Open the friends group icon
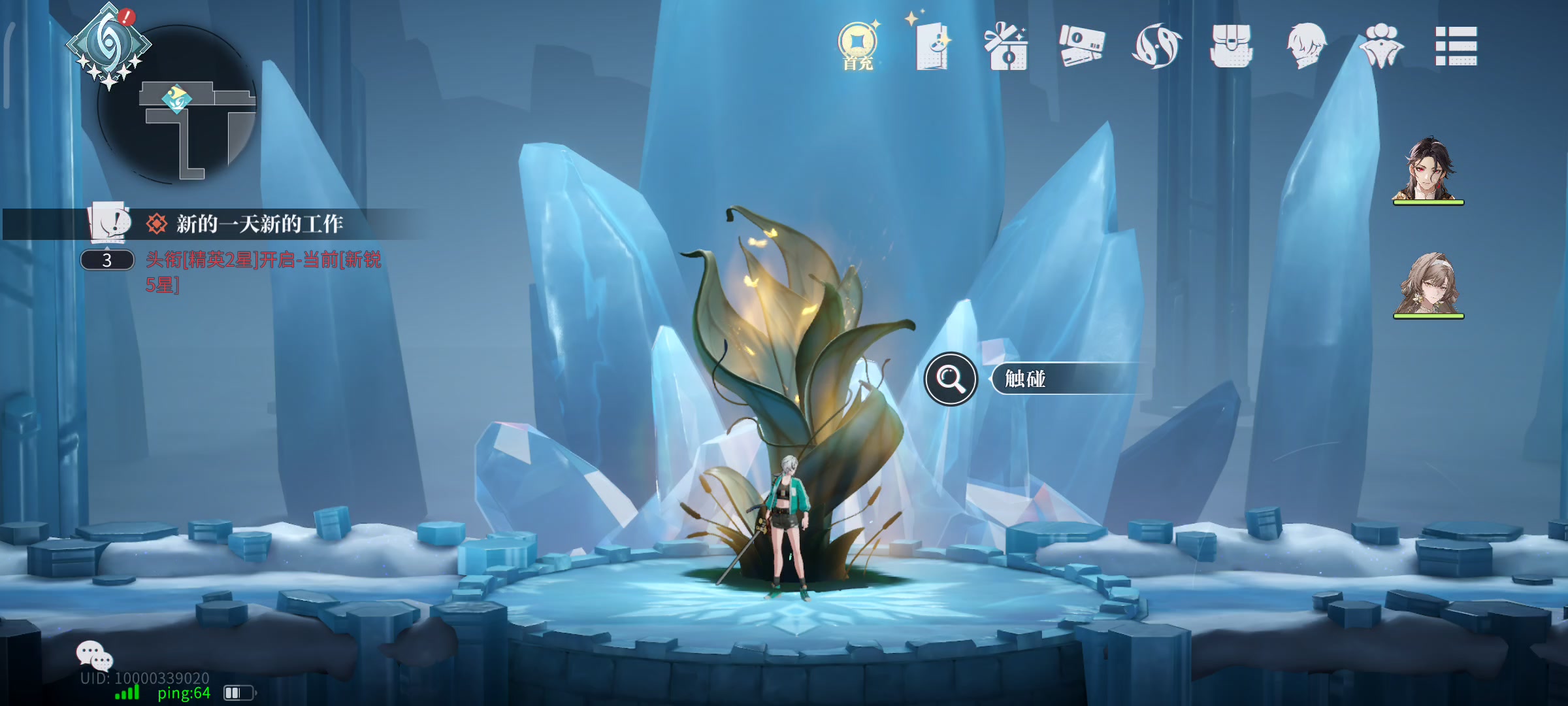The width and height of the screenshot is (1568, 706). 1381,44
